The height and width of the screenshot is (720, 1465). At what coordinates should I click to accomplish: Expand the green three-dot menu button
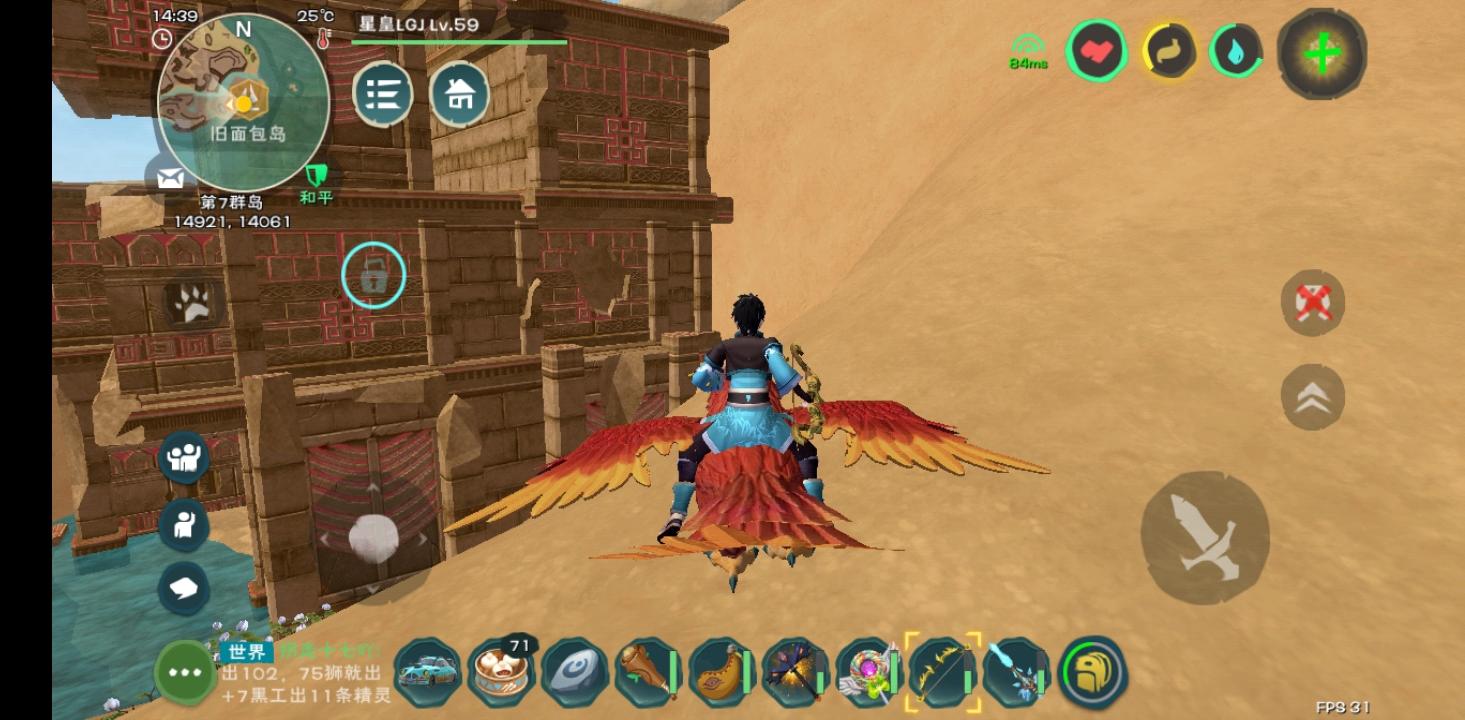click(x=185, y=672)
